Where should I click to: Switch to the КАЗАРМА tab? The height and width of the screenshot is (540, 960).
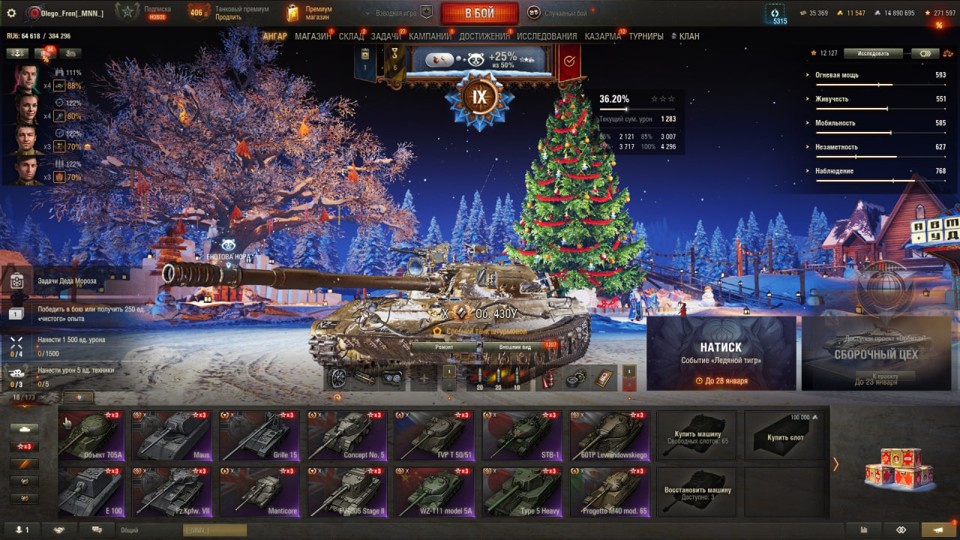coord(603,36)
